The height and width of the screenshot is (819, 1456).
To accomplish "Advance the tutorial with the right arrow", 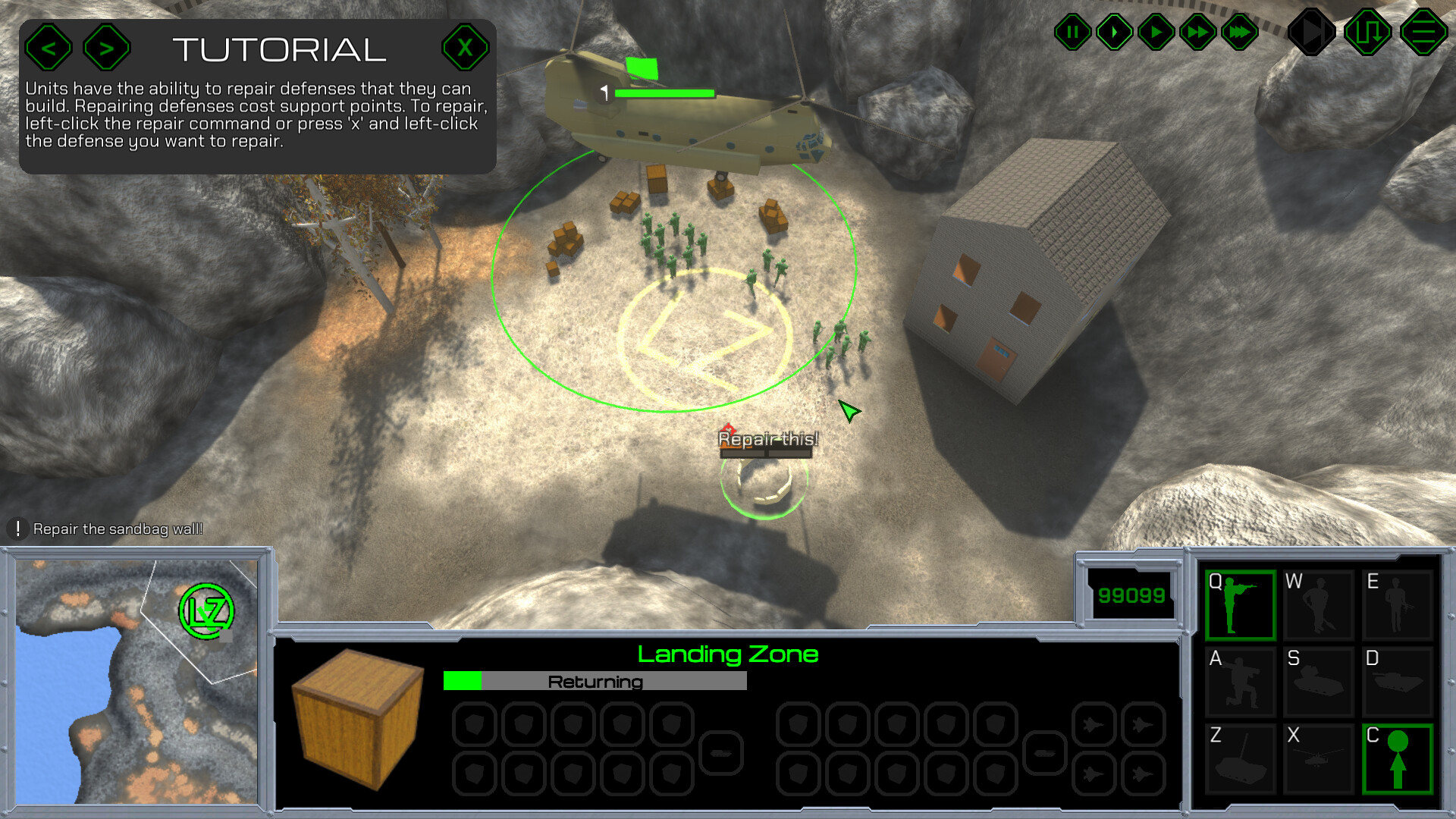I will pyautogui.click(x=106, y=47).
